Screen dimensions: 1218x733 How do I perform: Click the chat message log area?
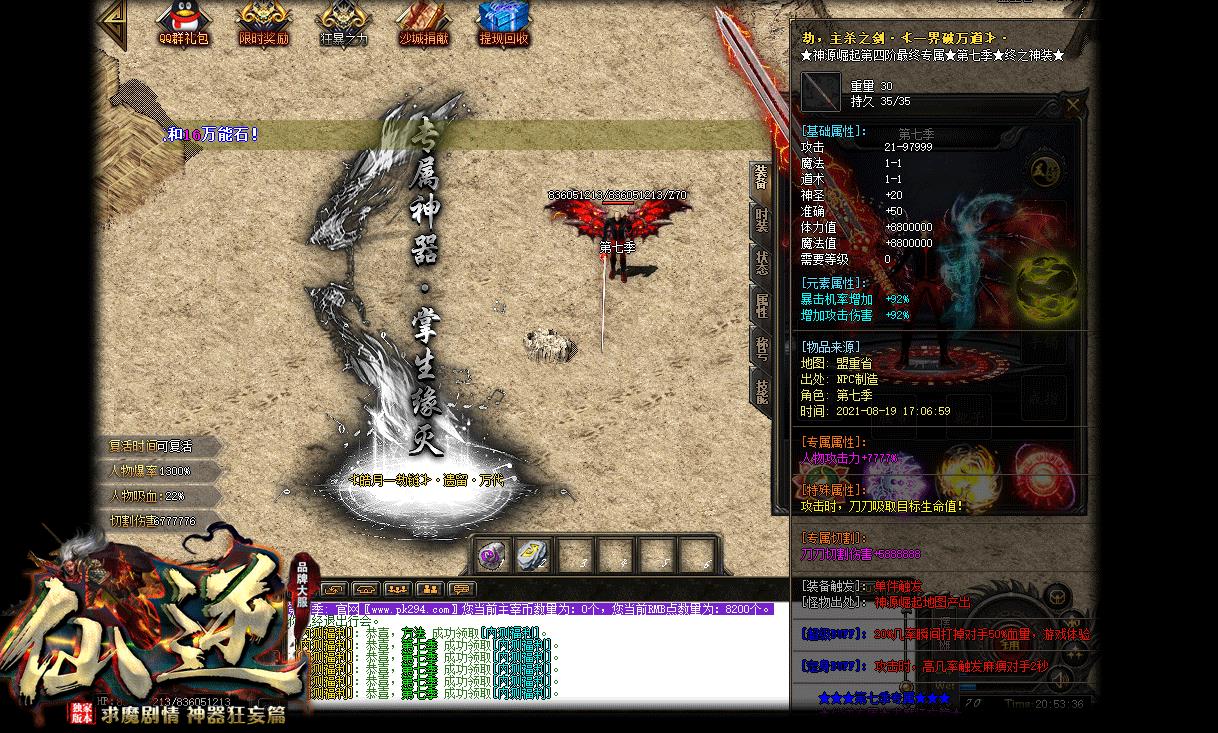[540, 660]
